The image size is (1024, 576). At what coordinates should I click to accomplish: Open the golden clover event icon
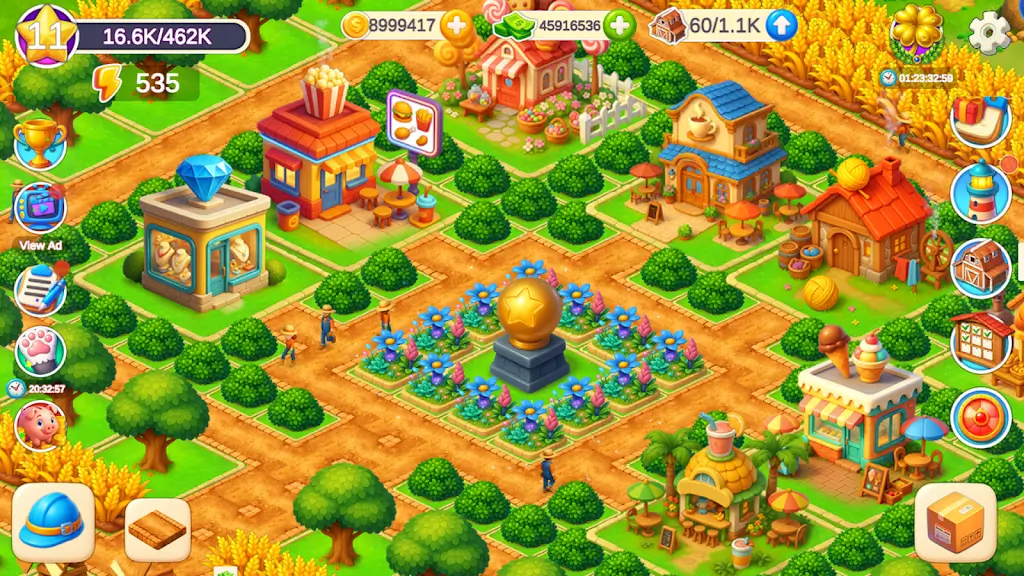click(x=916, y=32)
